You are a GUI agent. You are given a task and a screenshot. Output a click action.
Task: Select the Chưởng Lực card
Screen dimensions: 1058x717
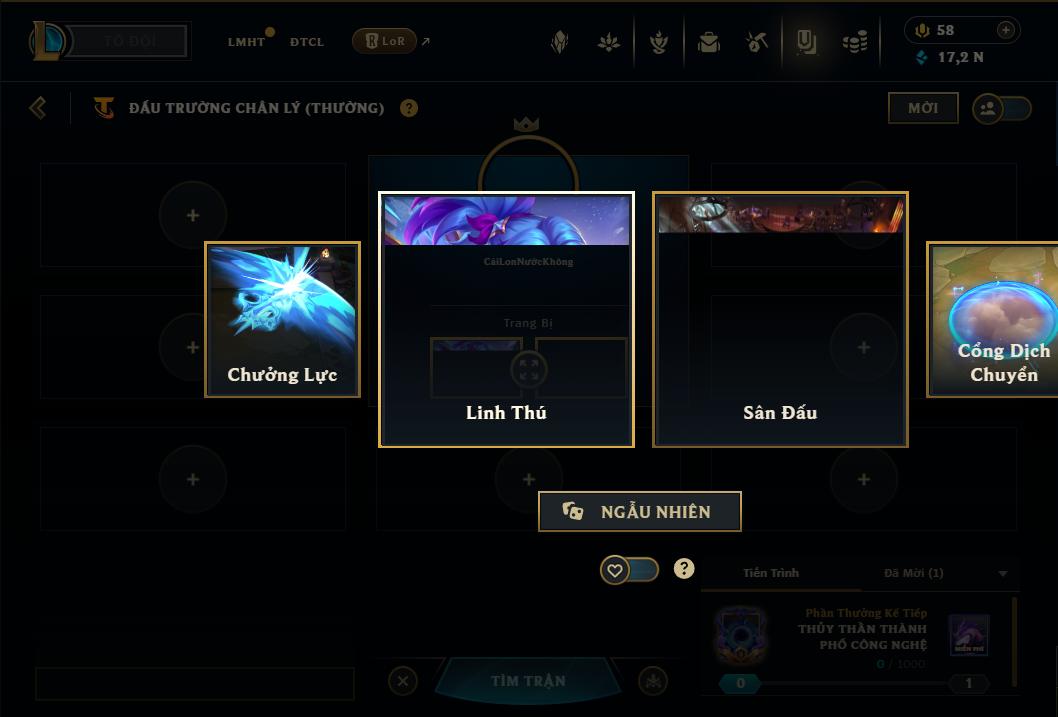point(282,319)
